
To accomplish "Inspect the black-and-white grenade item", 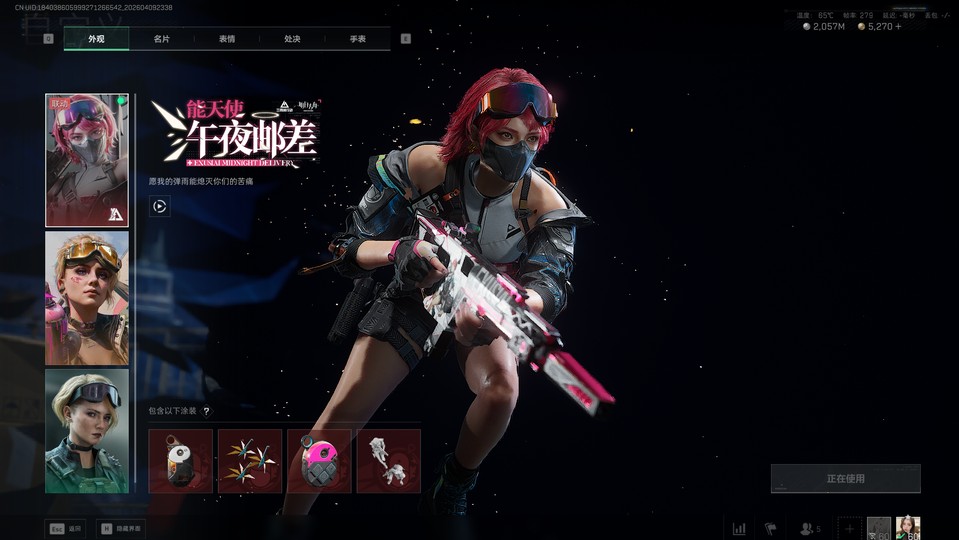I will [181, 461].
